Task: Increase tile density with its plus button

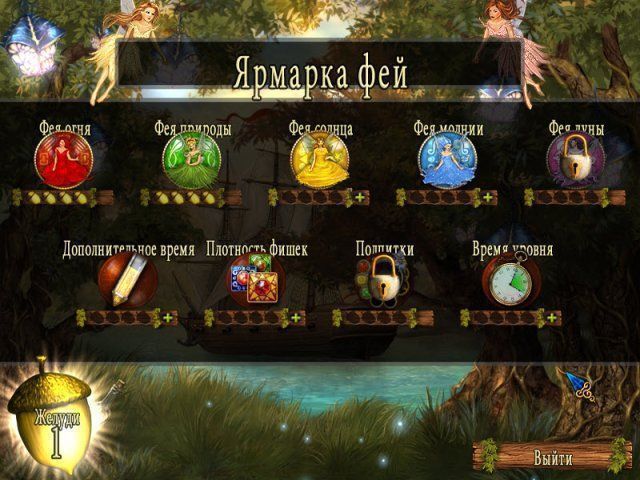Action: pos(295,318)
